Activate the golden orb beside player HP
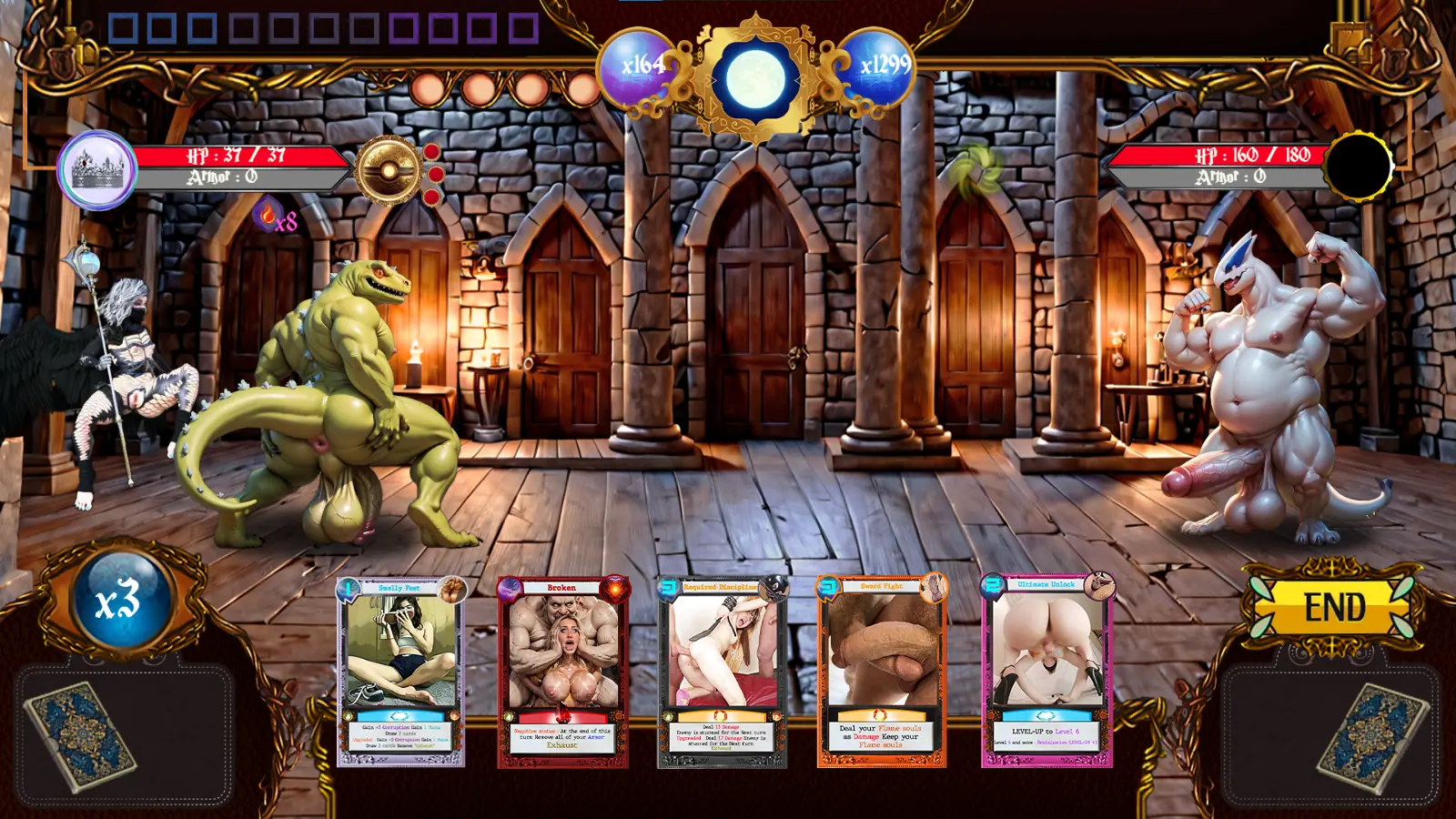 coord(389,170)
